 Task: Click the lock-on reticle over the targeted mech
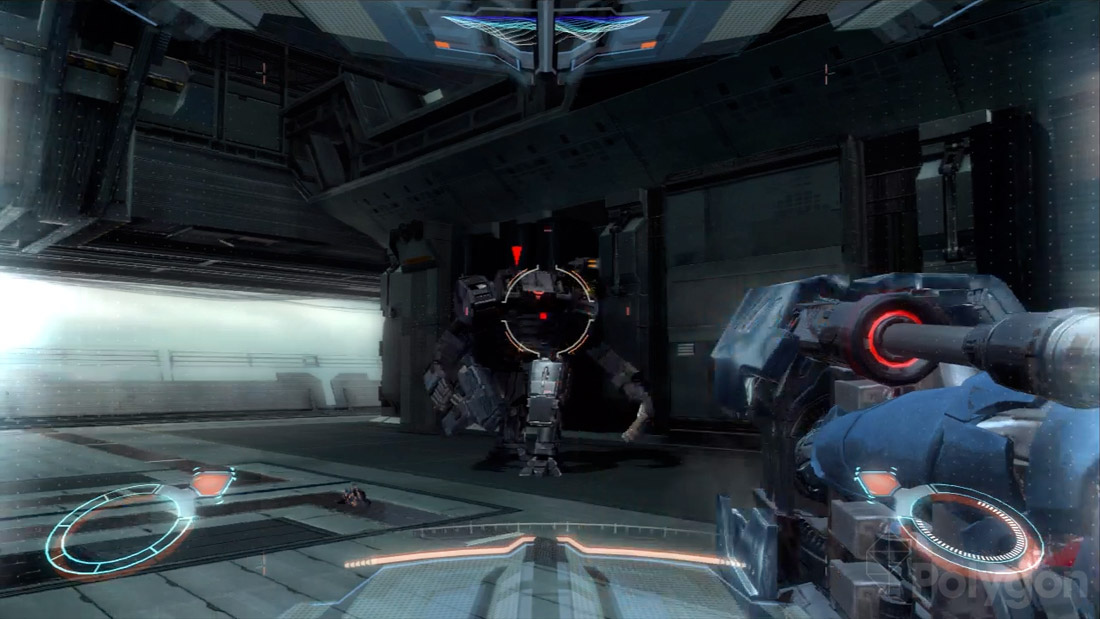(547, 310)
